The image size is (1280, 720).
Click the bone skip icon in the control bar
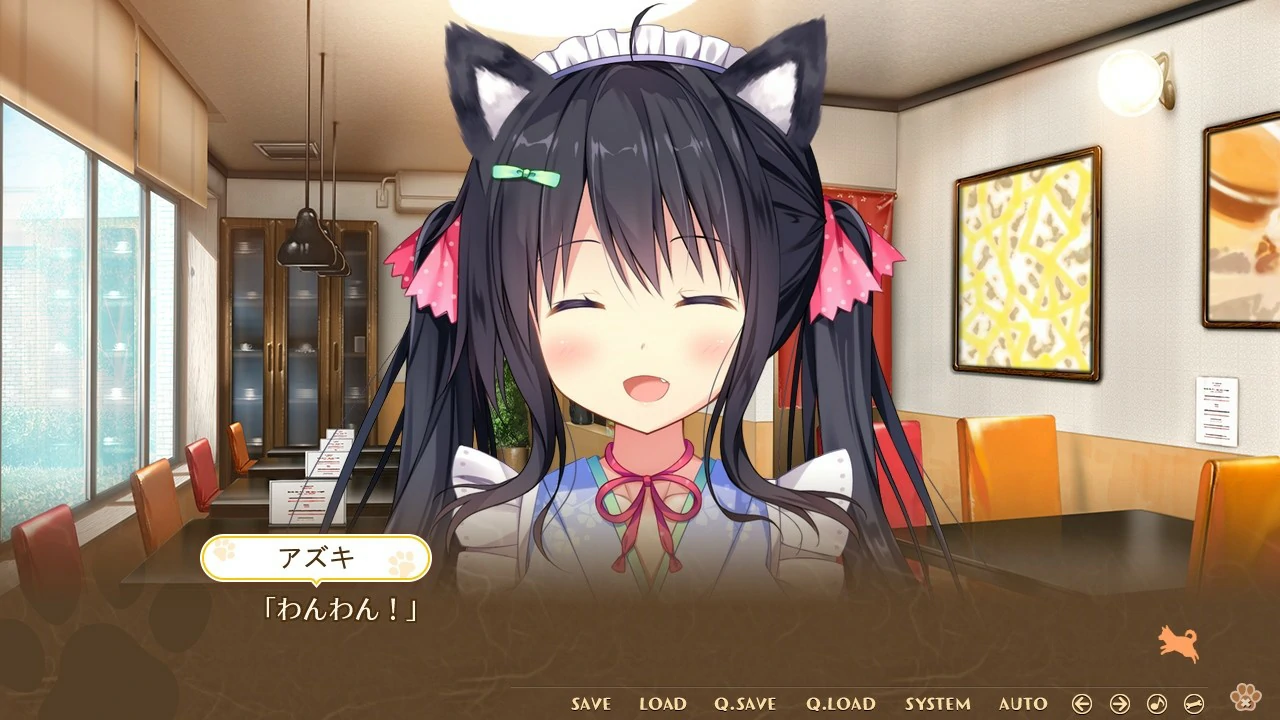point(1192,703)
